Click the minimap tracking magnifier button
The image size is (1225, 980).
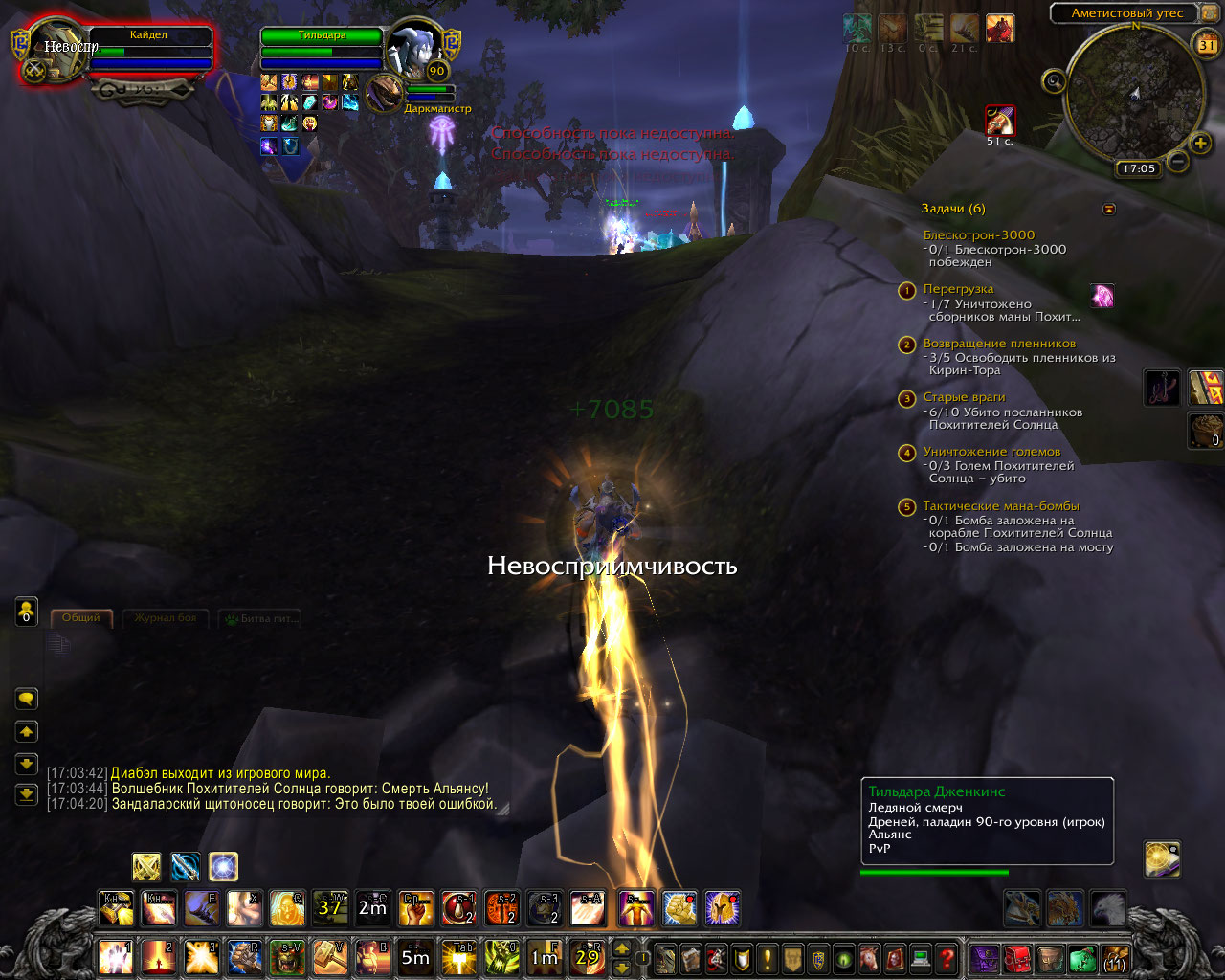point(1054,82)
